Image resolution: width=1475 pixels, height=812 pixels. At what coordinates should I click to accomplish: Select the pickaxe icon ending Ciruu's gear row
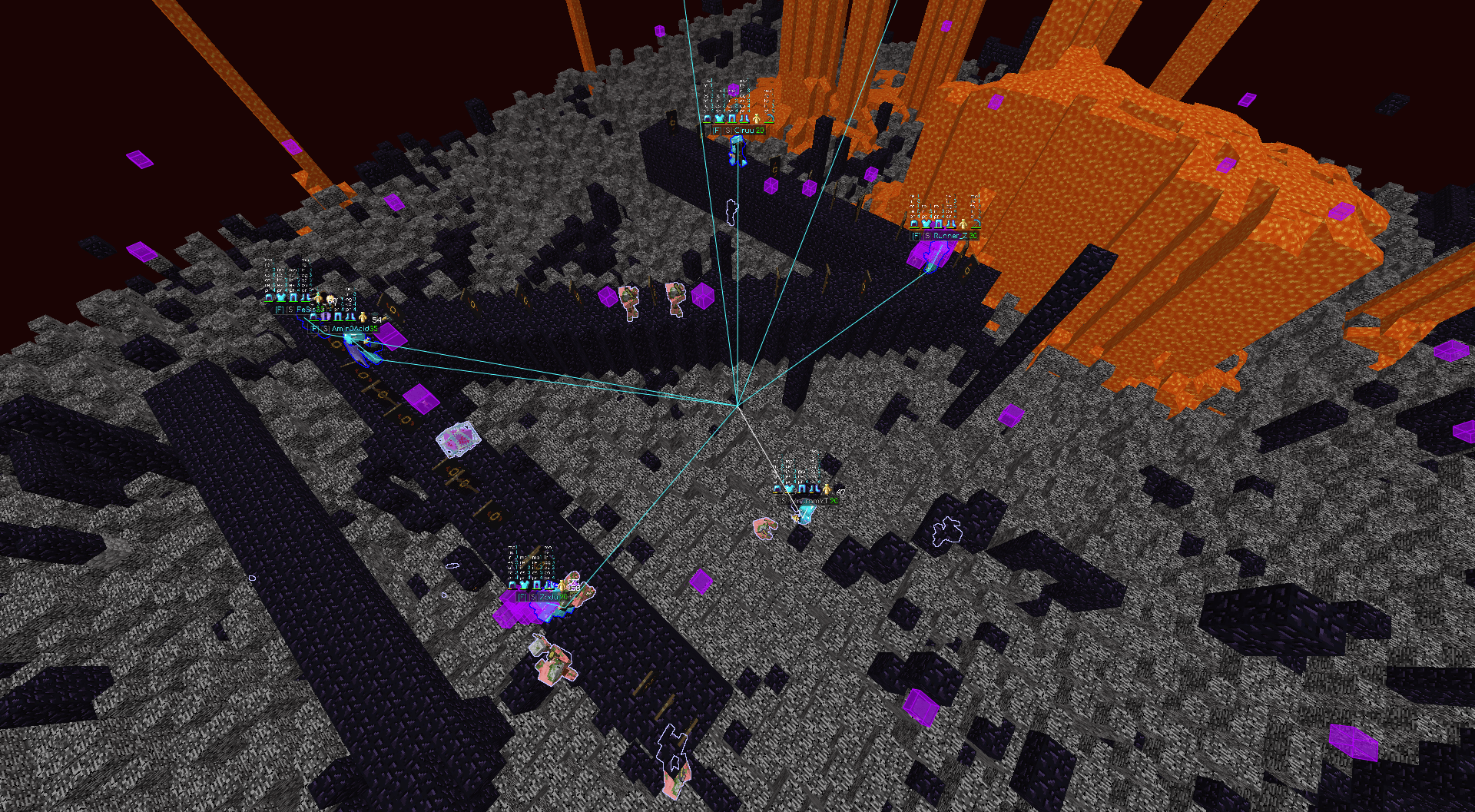769,119
